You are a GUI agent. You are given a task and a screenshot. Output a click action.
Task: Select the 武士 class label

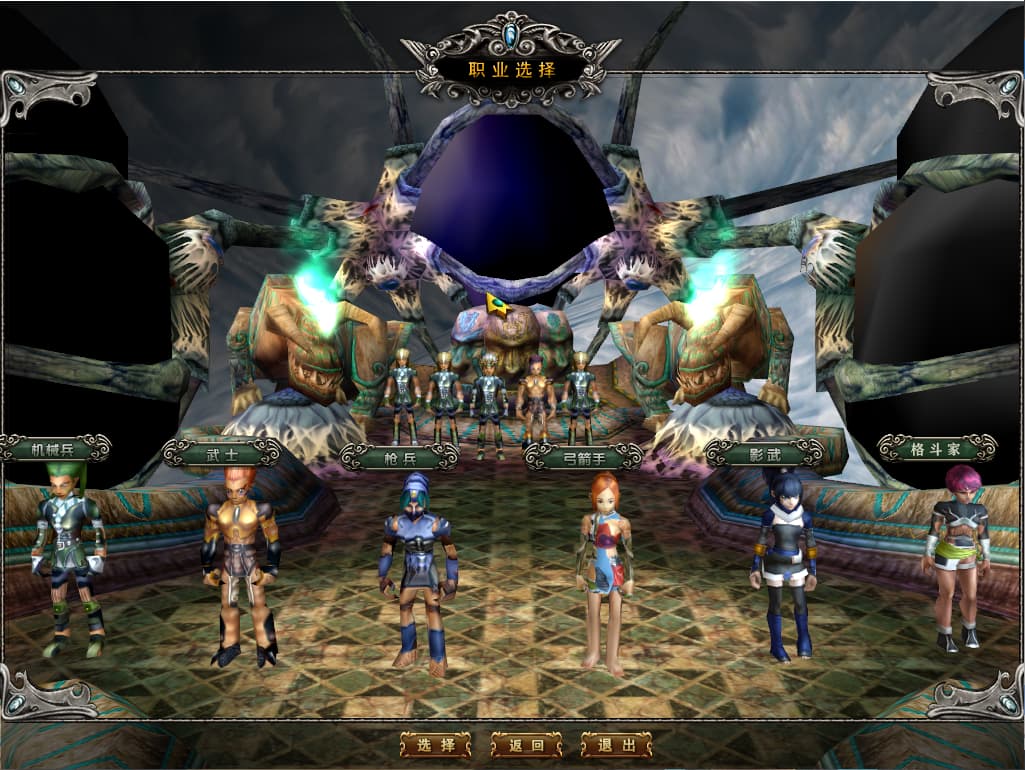pyautogui.click(x=222, y=453)
